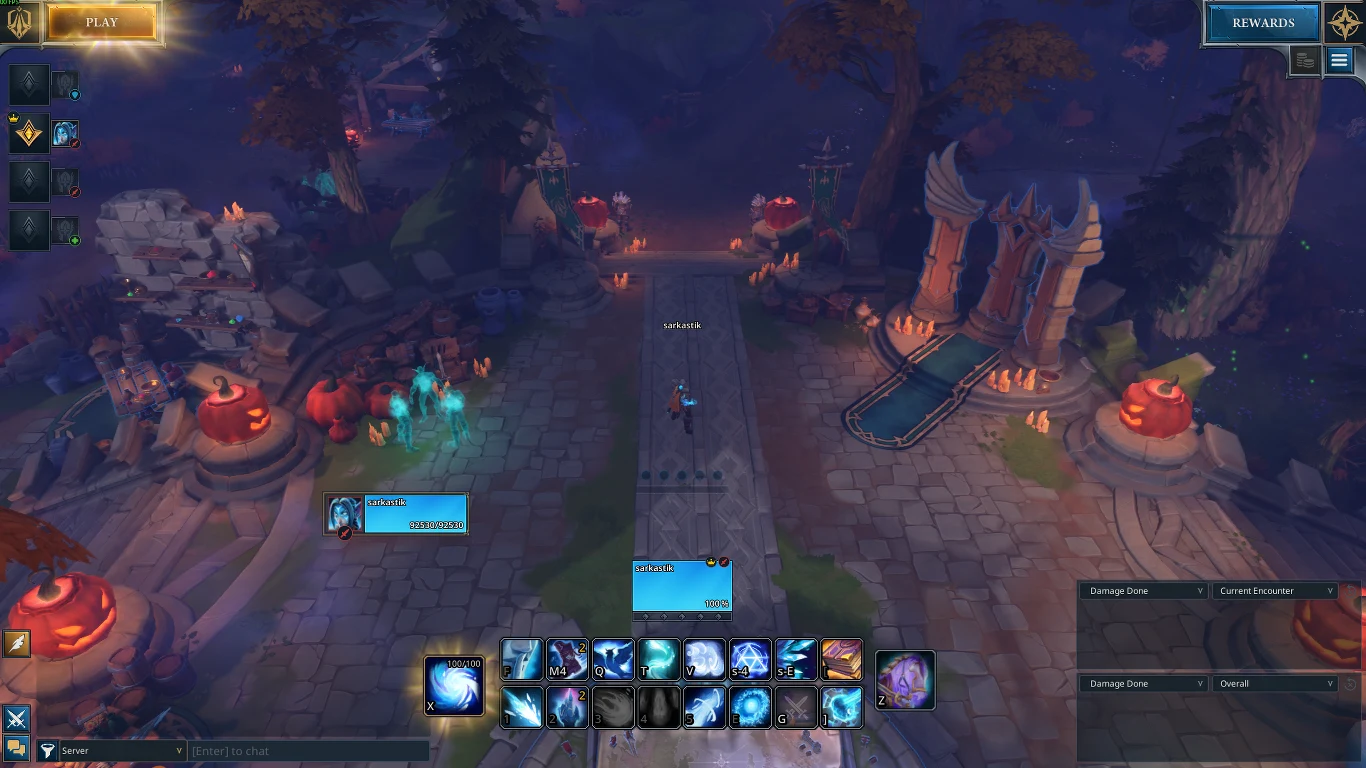Screen dimensions: 1366x768
Task: Cast the blue bird ability on Q
Action: pyautogui.click(x=614, y=660)
